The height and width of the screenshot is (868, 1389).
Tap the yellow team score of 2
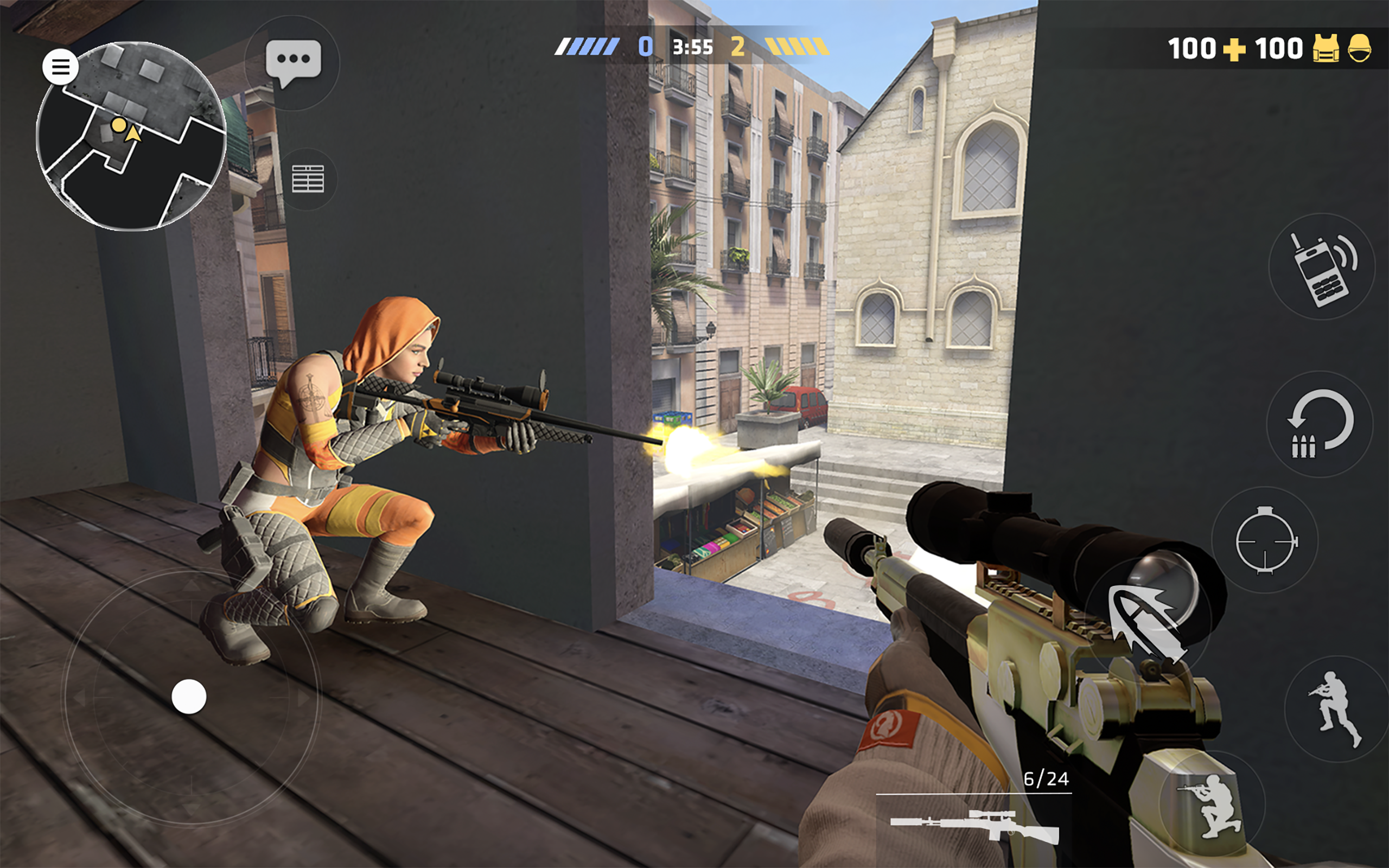click(741, 48)
